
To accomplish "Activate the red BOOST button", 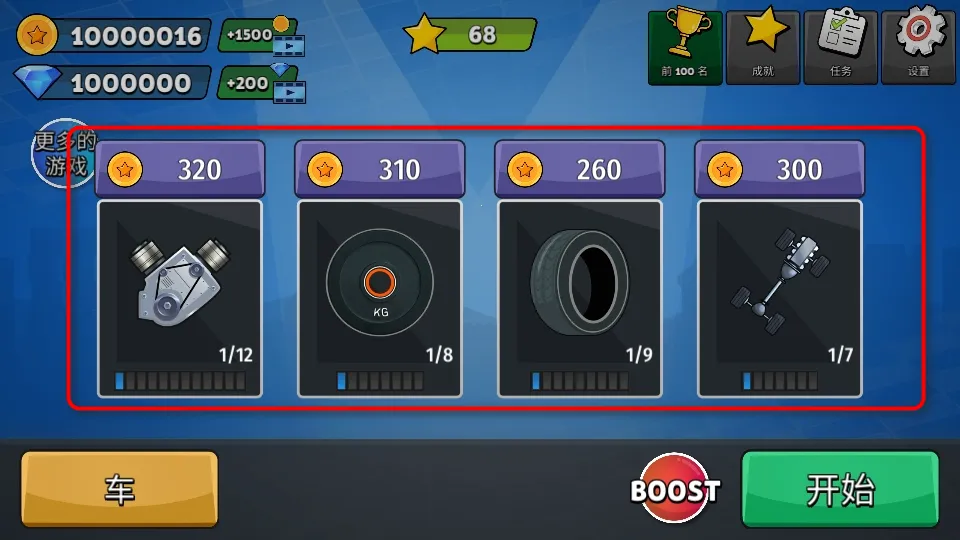I will [675, 490].
